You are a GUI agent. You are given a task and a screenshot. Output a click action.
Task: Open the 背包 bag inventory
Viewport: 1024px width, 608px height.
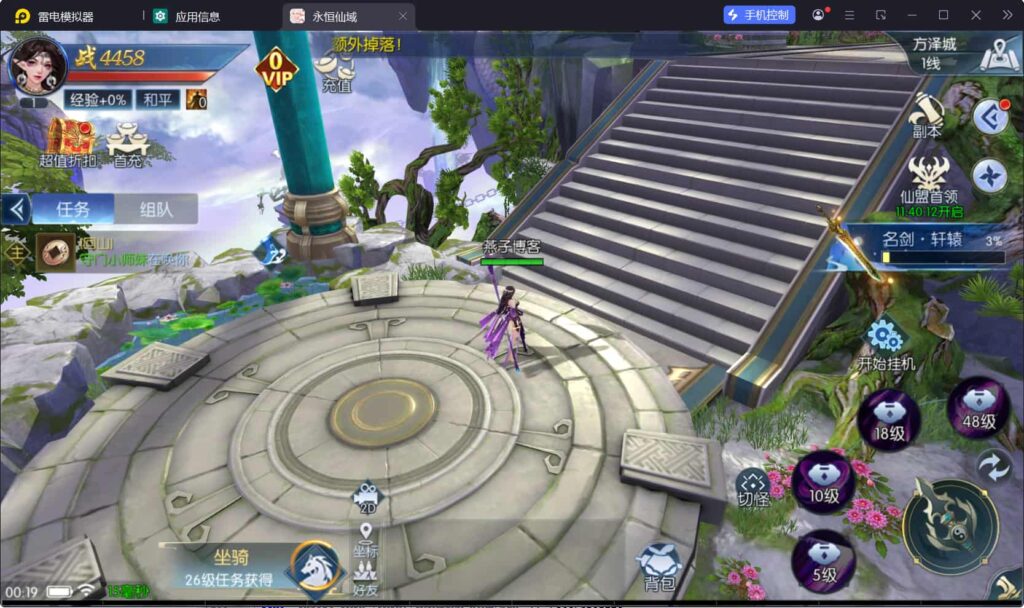[659, 566]
